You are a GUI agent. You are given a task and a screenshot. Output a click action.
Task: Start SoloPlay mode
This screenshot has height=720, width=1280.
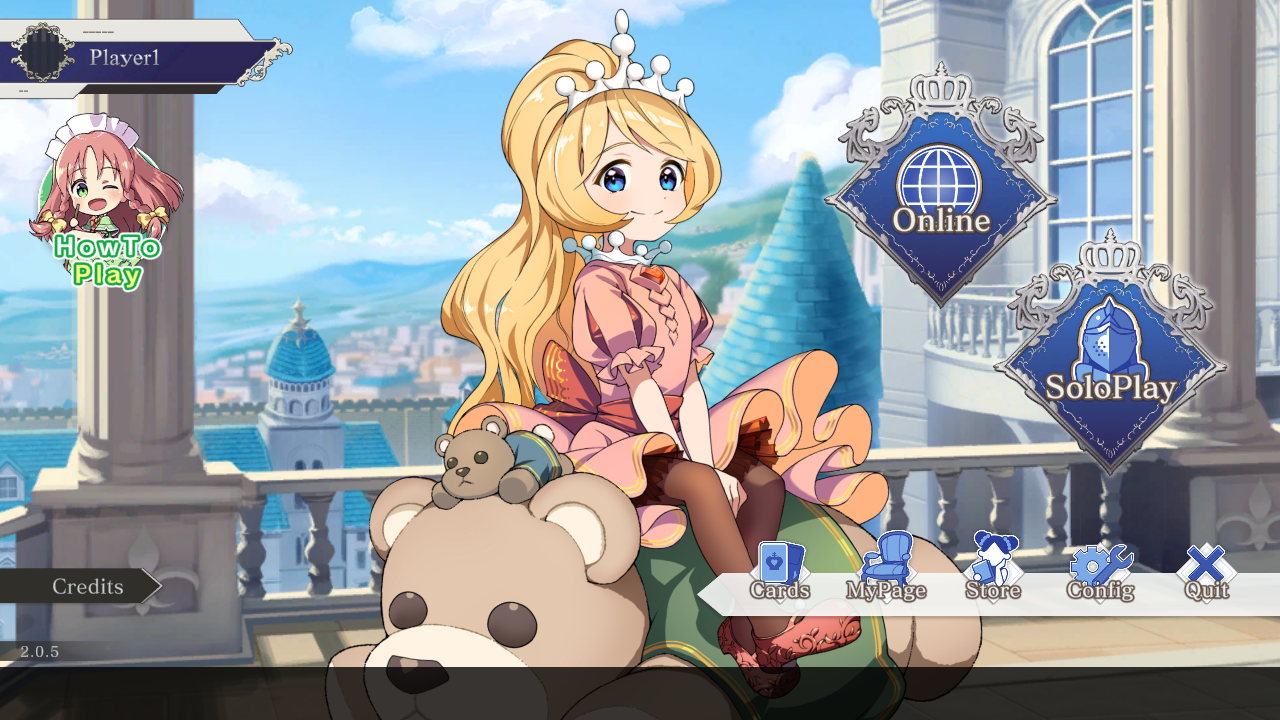point(1110,364)
